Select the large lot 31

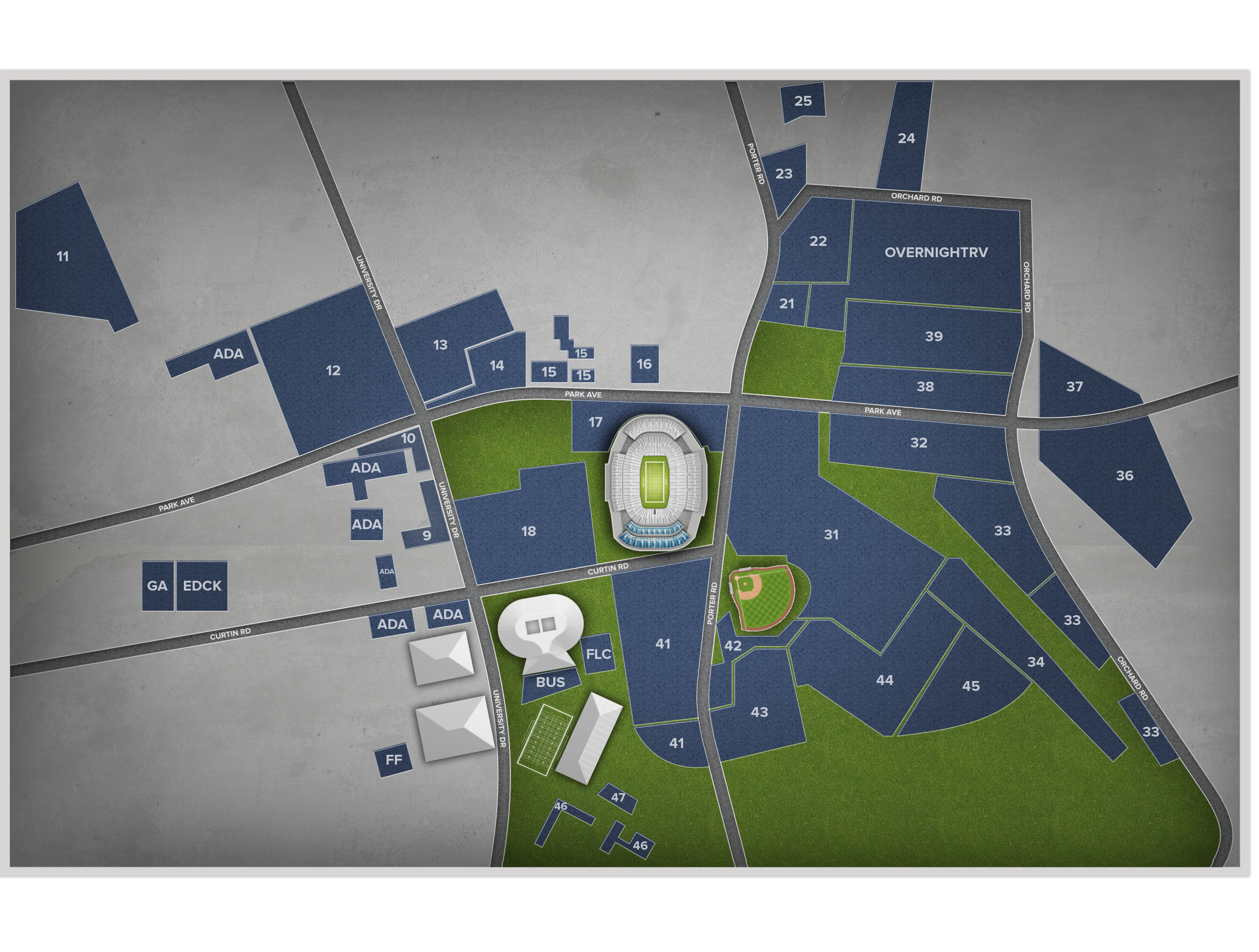coord(831,535)
